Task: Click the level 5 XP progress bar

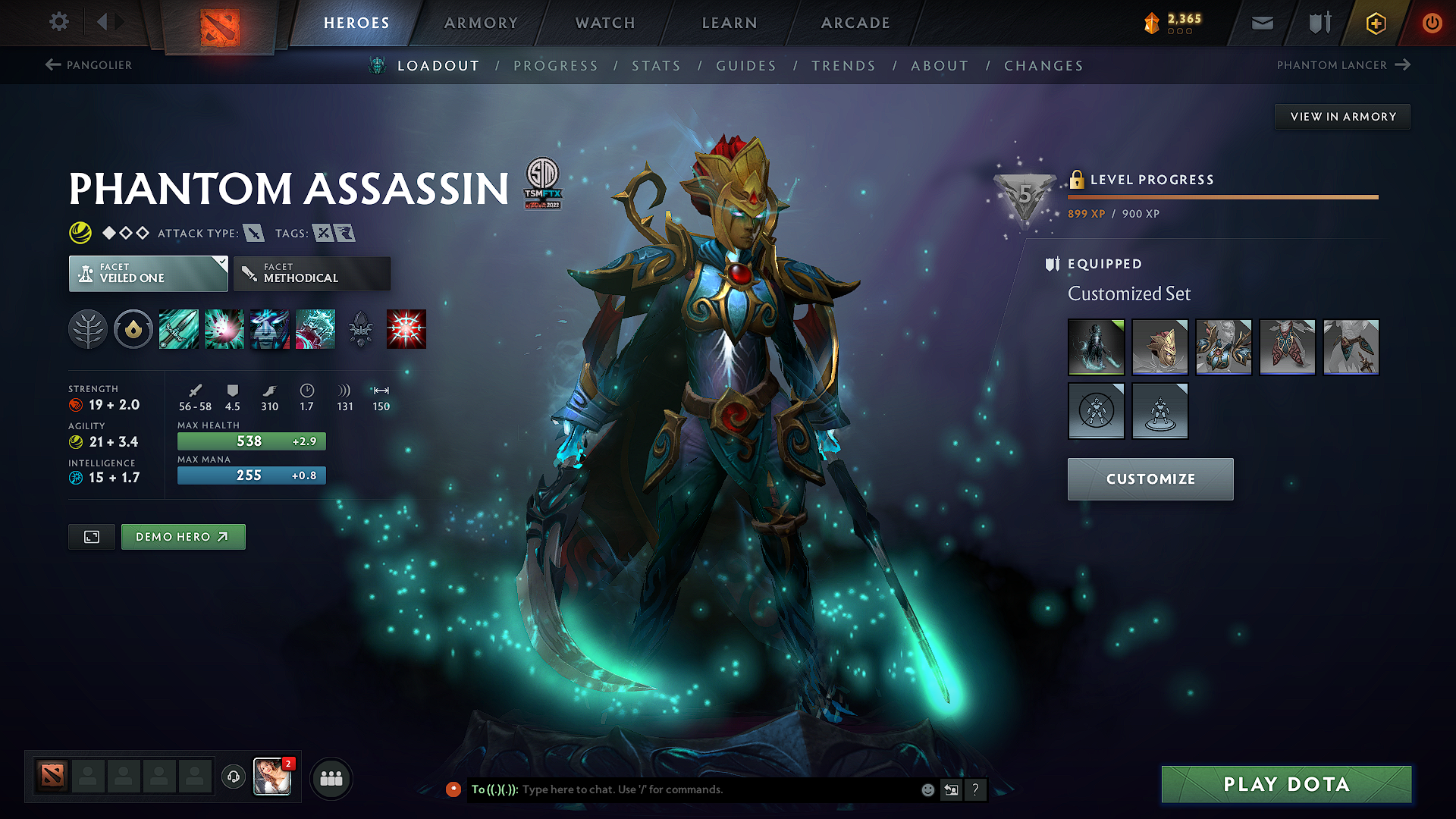Action: coord(1221,198)
